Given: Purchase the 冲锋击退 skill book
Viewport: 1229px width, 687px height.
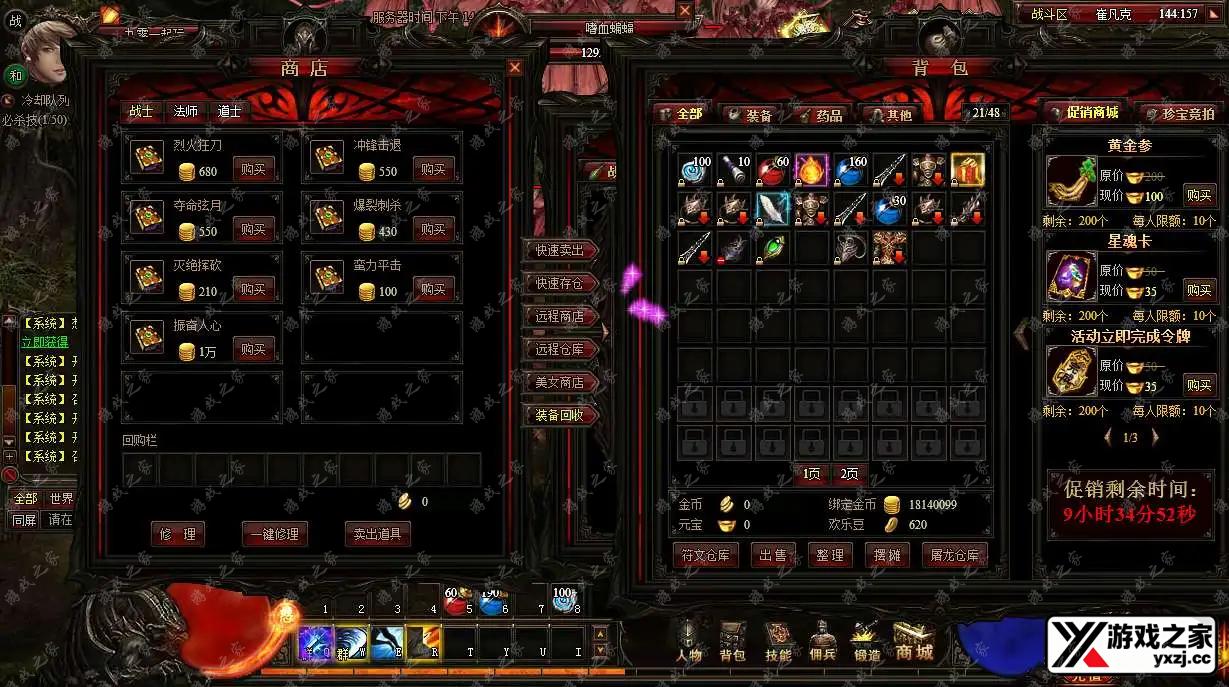Looking at the screenshot, I should (433, 170).
